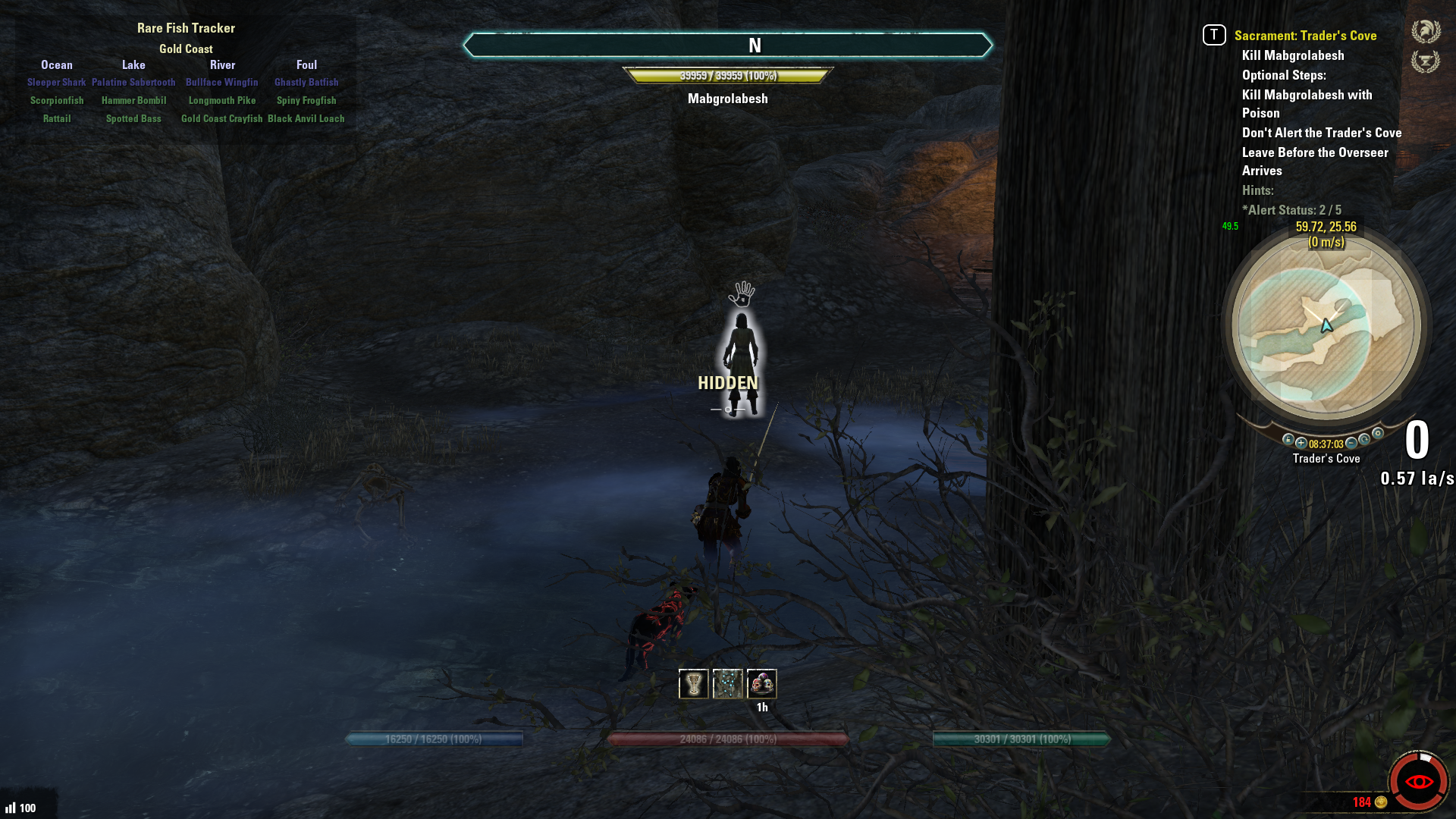Image resolution: width=1456 pixels, height=819 pixels.
Task: Click the Rare Fish Tracker title
Action: (x=186, y=28)
